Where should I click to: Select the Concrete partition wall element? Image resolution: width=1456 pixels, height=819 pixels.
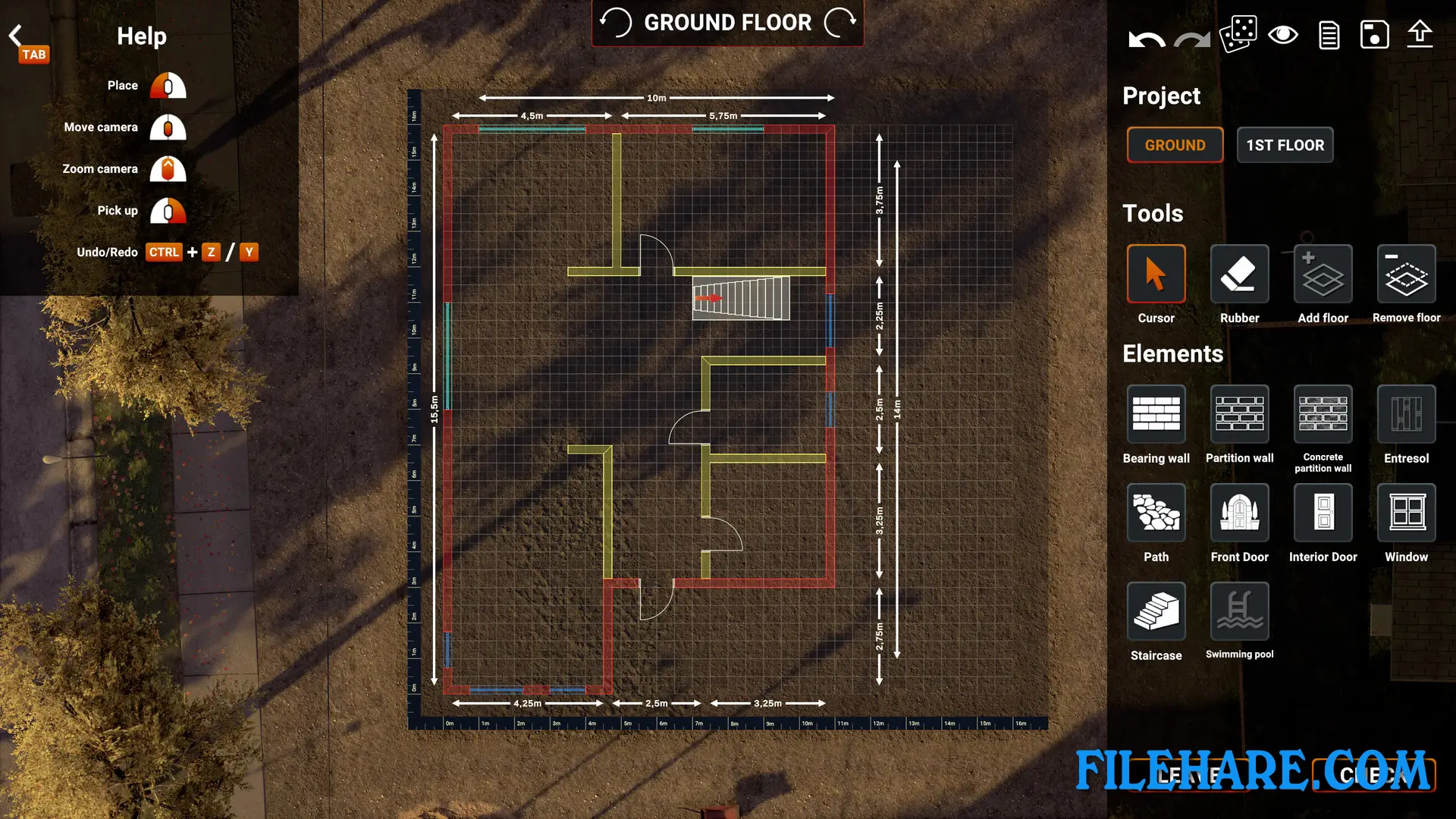tap(1323, 416)
